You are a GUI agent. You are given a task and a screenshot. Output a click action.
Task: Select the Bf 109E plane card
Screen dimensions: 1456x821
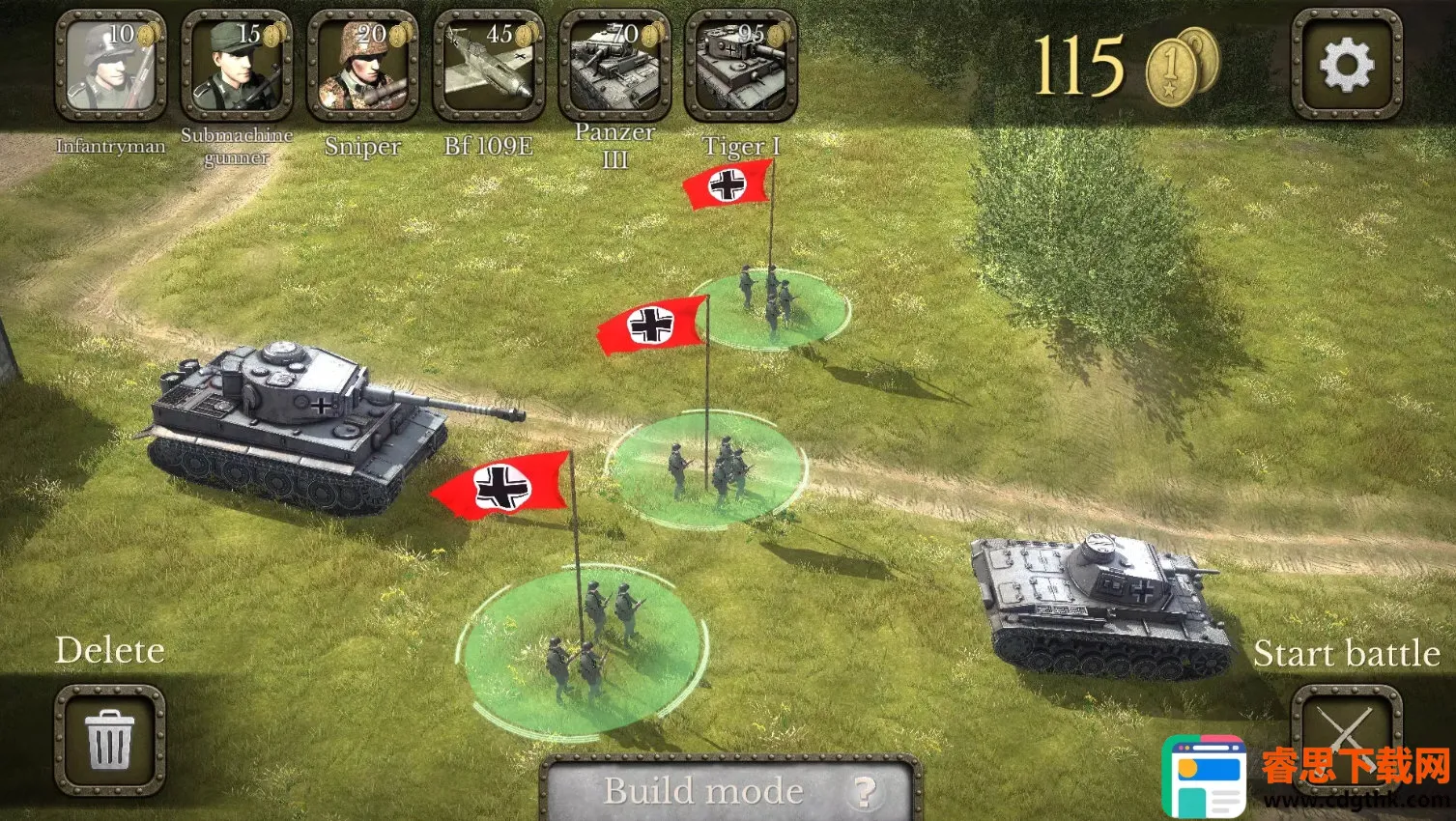click(x=489, y=65)
